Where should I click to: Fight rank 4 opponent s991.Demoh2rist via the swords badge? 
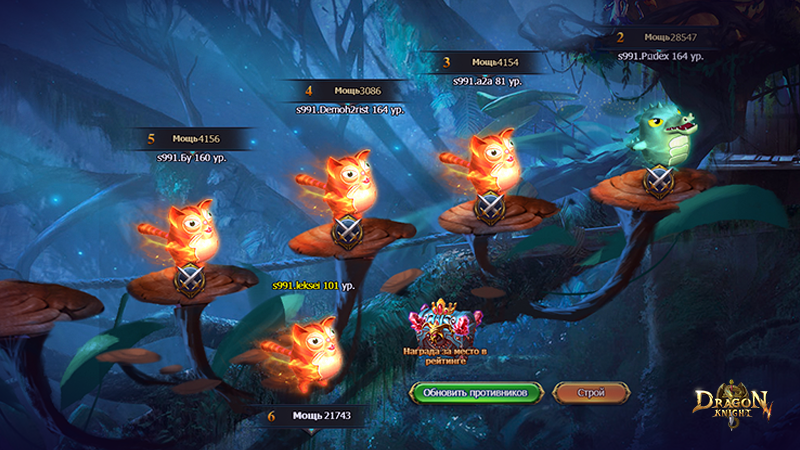tap(345, 230)
